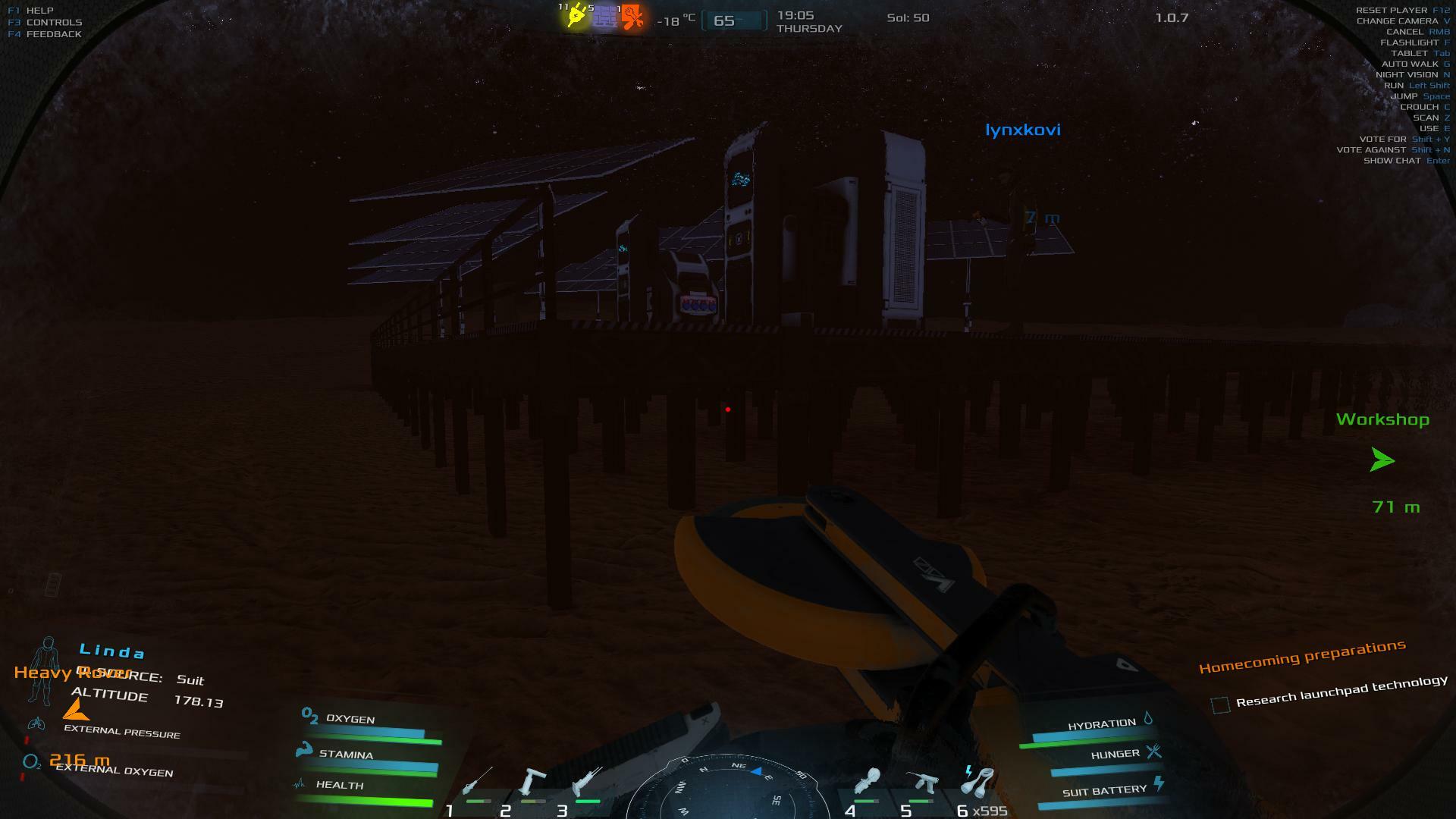
Task: Toggle the Research launchpad technology checkbox
Action: (1220, 705)
